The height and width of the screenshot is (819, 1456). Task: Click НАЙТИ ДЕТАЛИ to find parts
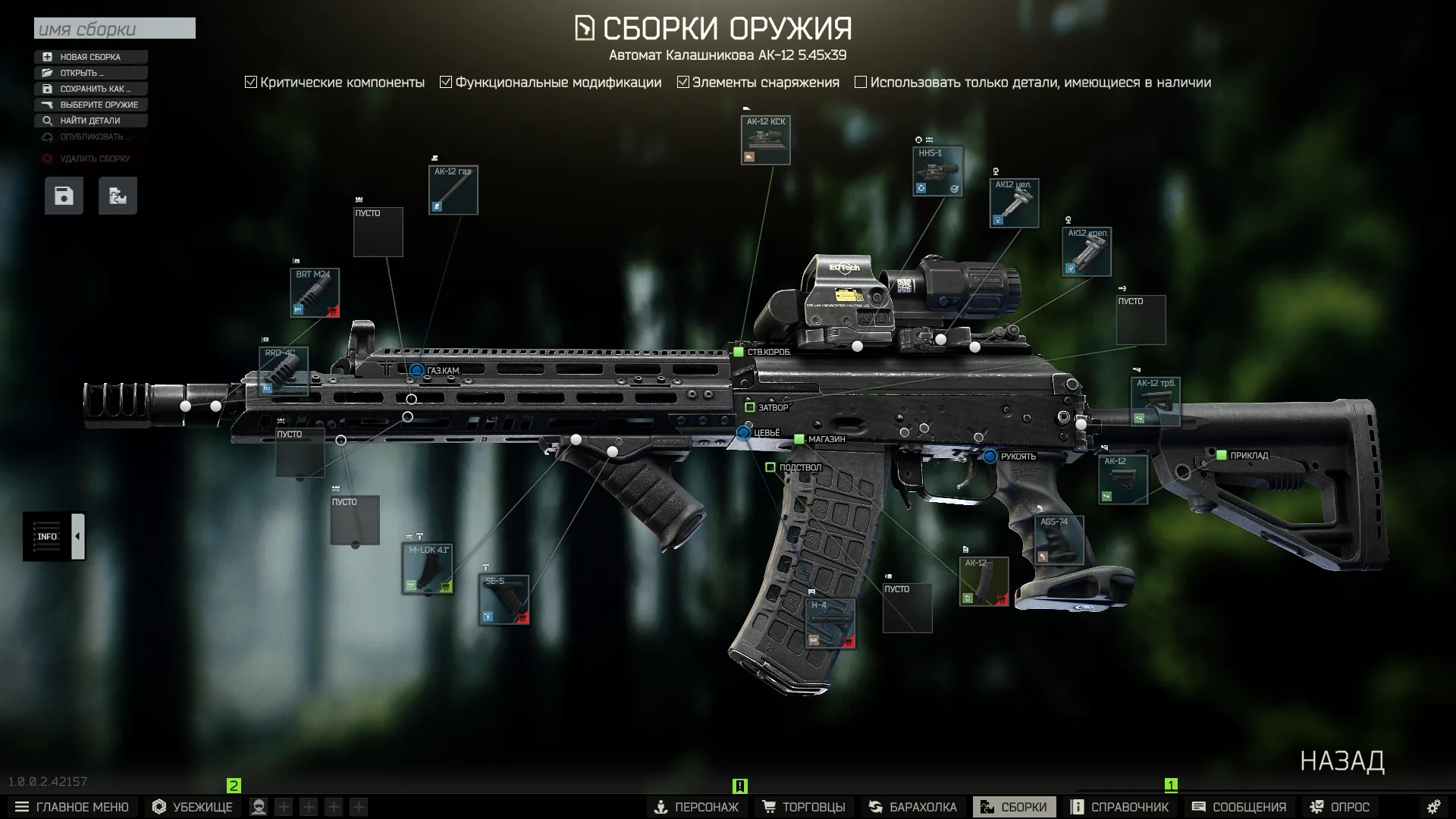(x=90, y=121)
